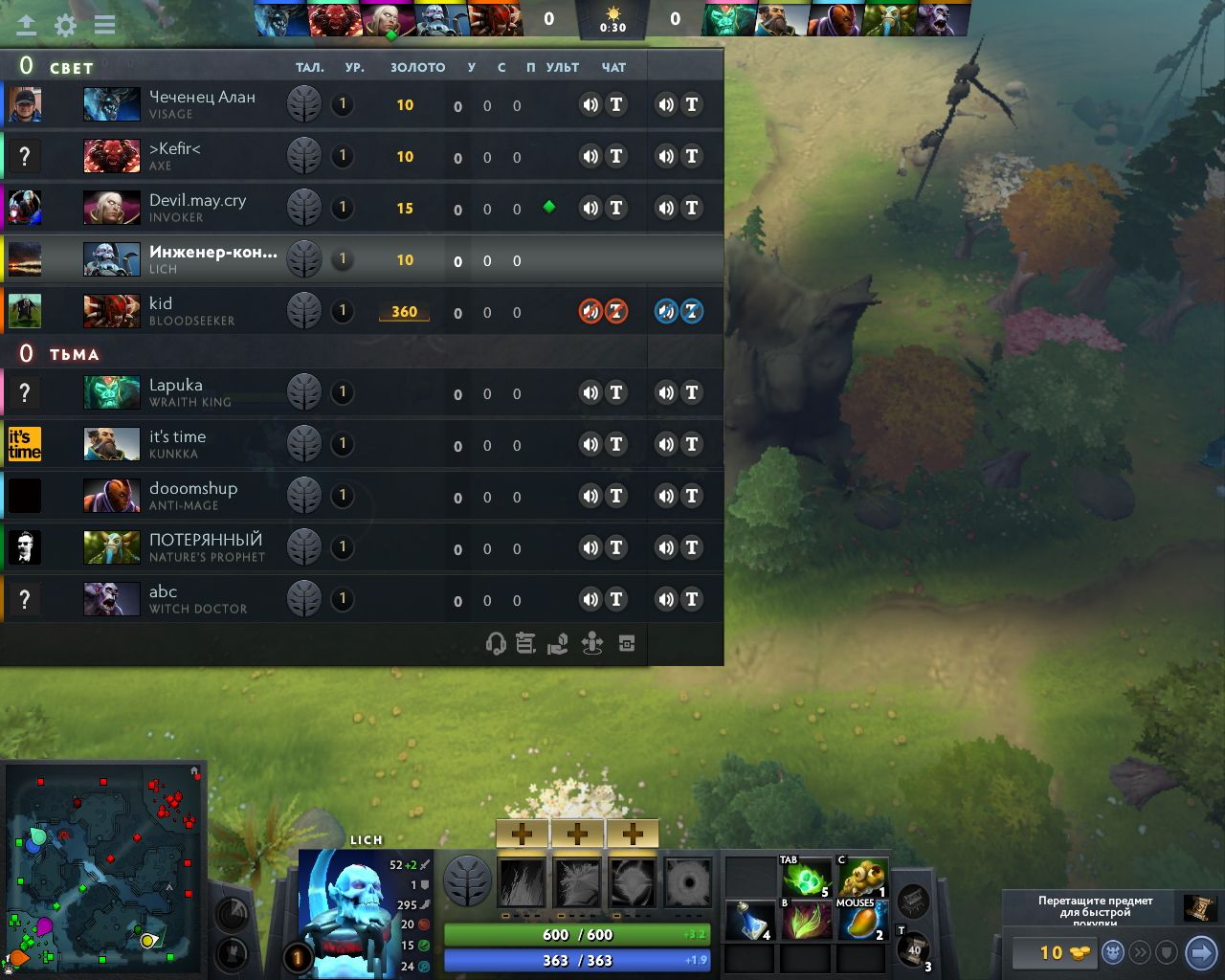Click the upload arrow dashboard button
The width and height of the screenshot is (1225, 980).
(26, 25)
